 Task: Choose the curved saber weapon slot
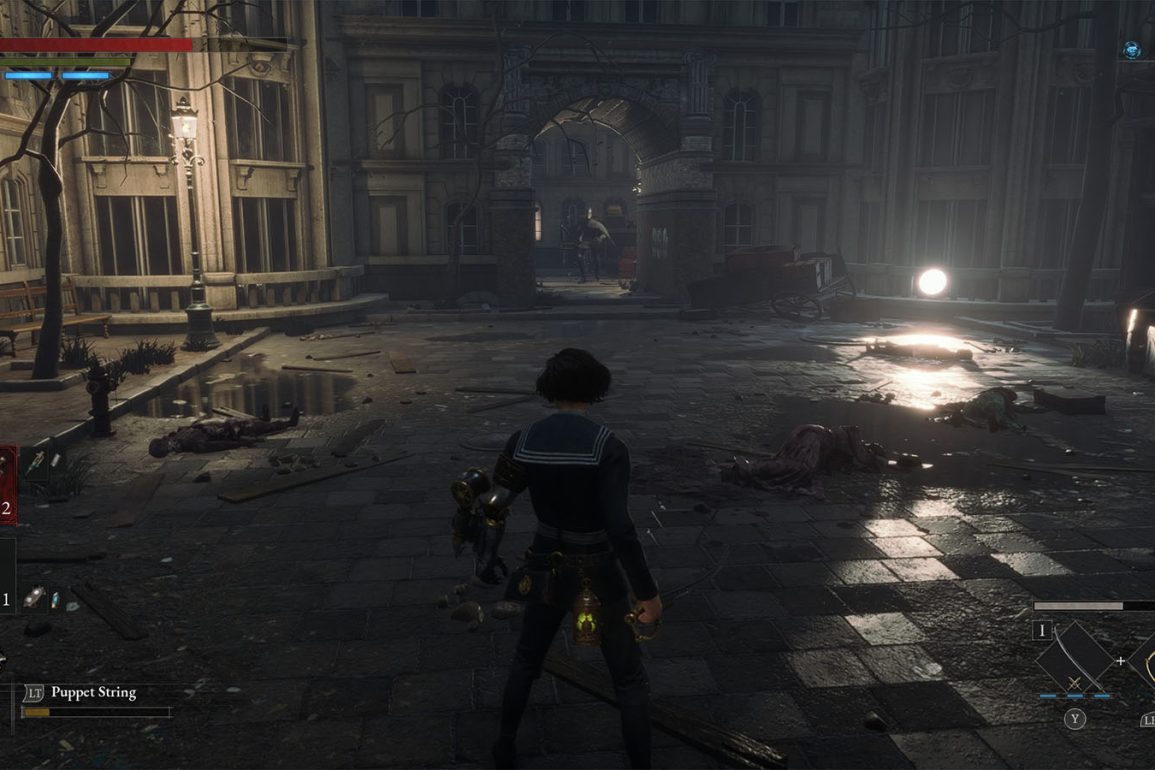point(1074,658)
